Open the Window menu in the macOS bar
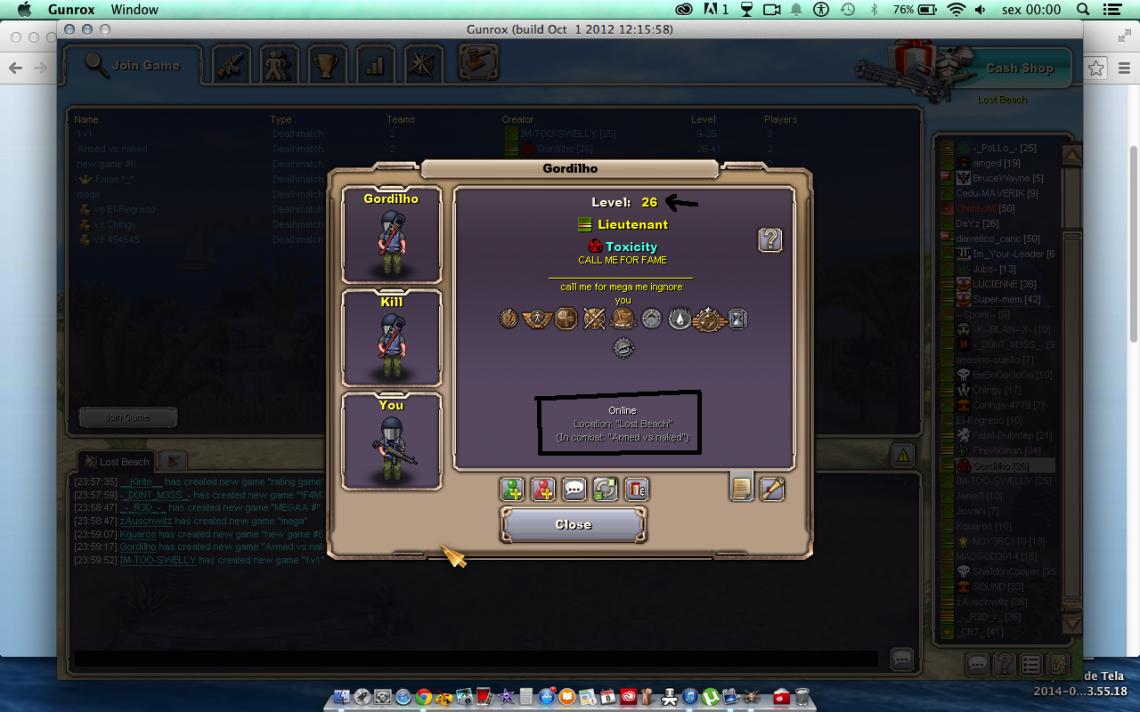Image resolution: width=1140 pixels, height=712 pixels. tap(134, 9)
